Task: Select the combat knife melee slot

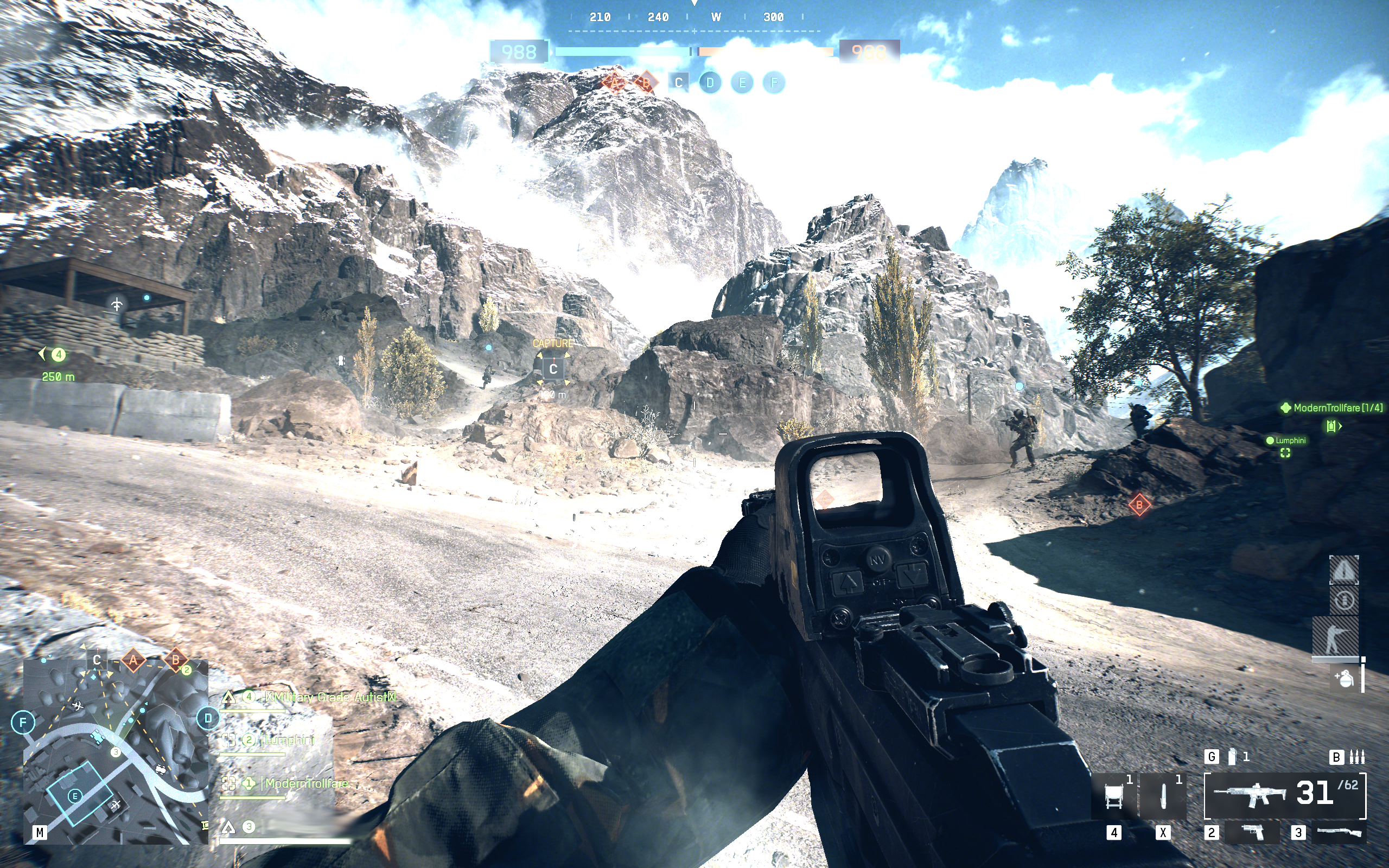Action: pyautogui.click(x=1163, y=796)
